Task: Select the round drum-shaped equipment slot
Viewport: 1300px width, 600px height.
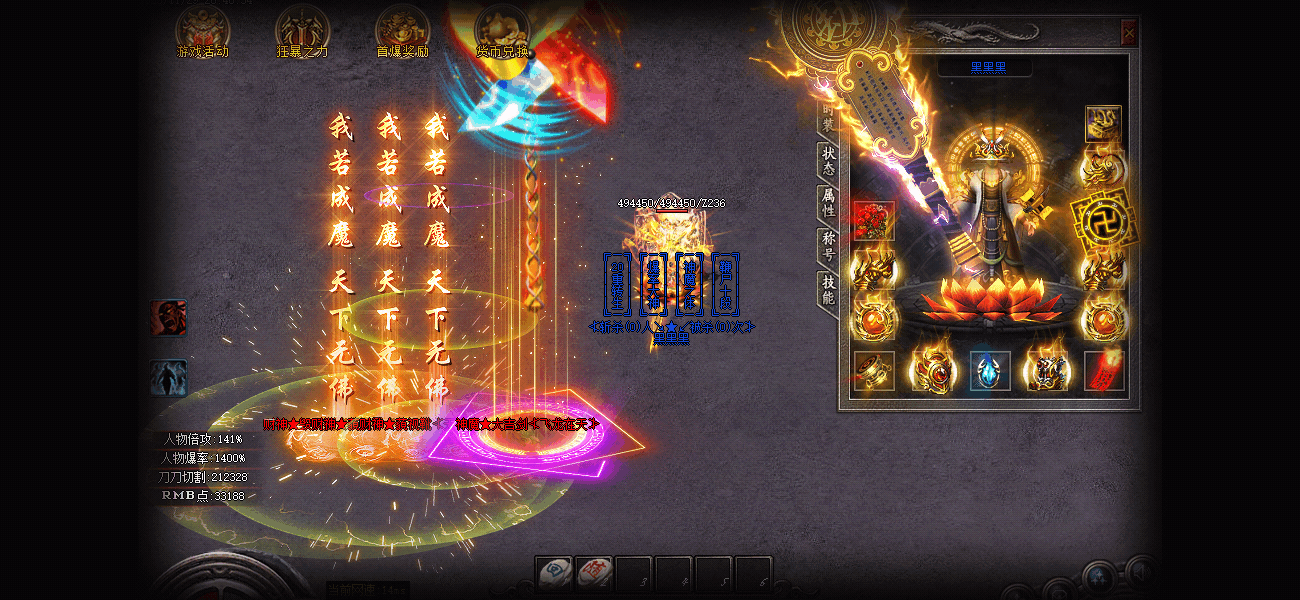Action: point(874,371)
